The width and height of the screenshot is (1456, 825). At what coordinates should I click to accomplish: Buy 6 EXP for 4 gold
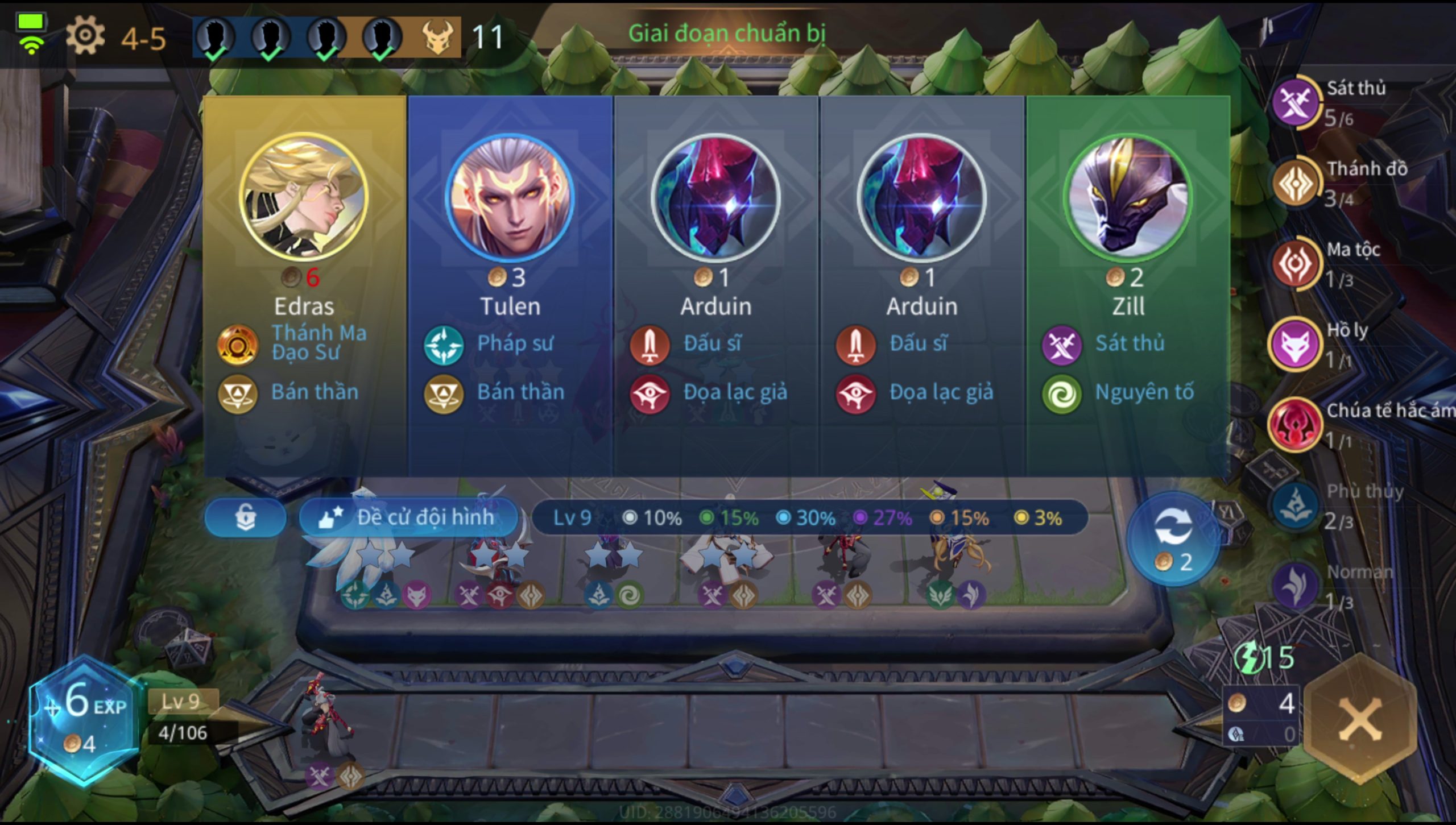(x=84, y=720)
